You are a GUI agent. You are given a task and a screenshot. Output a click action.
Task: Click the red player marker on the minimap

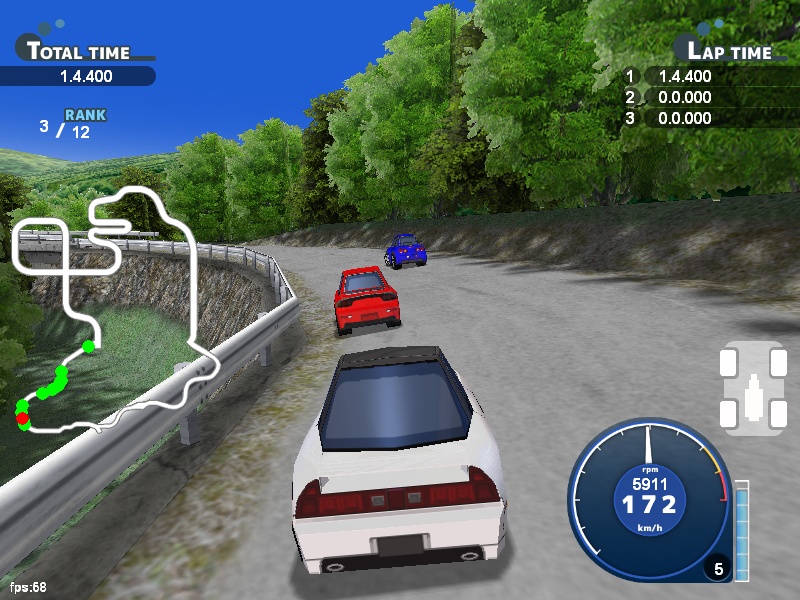point(22,419)
